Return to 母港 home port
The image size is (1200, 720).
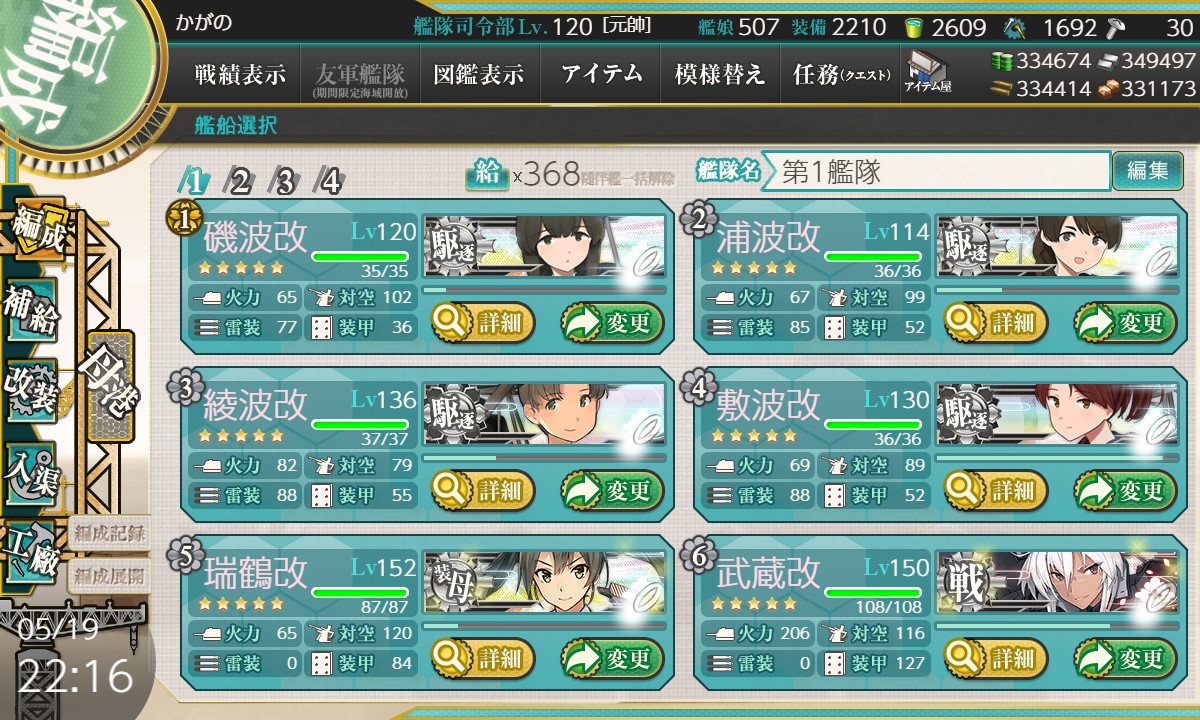click(109, 385)
